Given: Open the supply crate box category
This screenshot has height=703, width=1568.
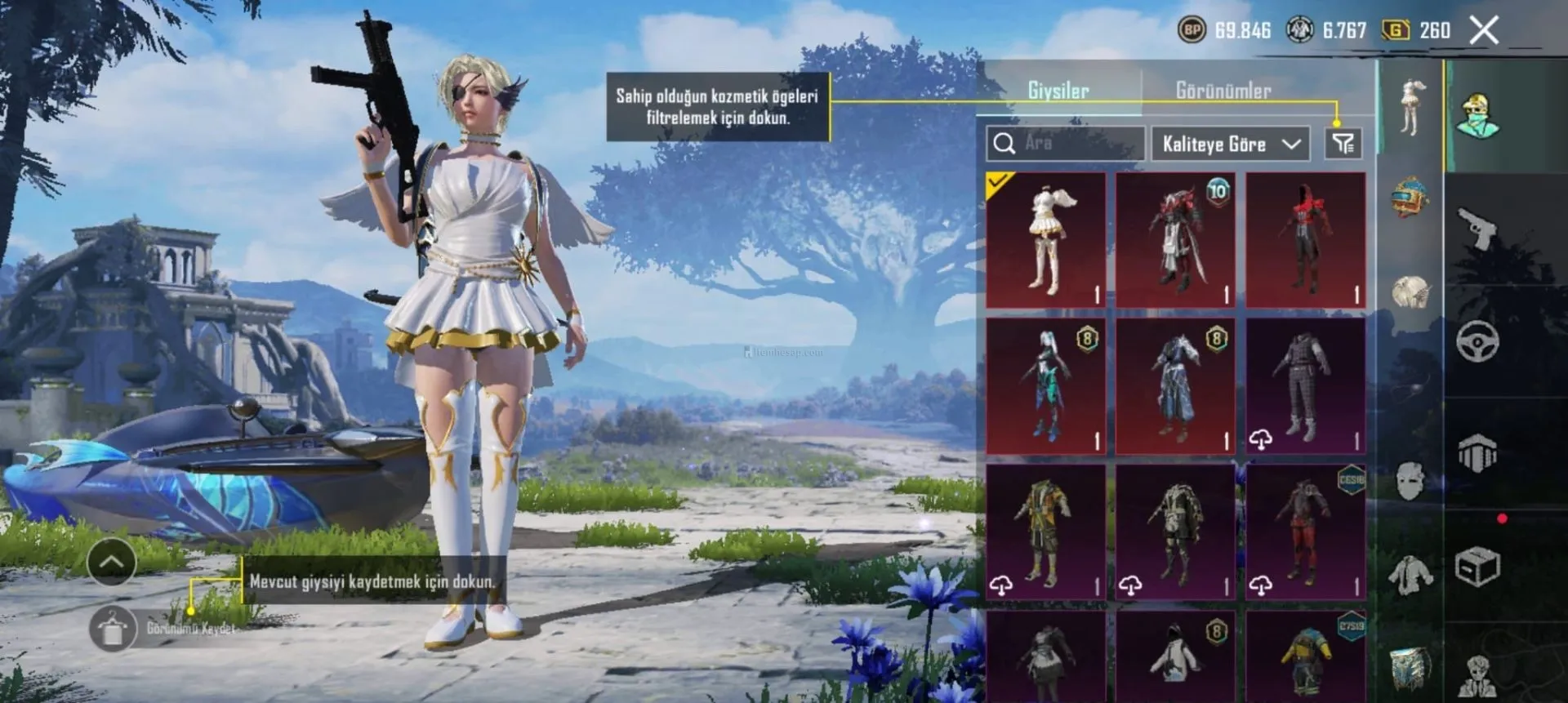Looking at the screenshot, I should (x=1477, y=566).
